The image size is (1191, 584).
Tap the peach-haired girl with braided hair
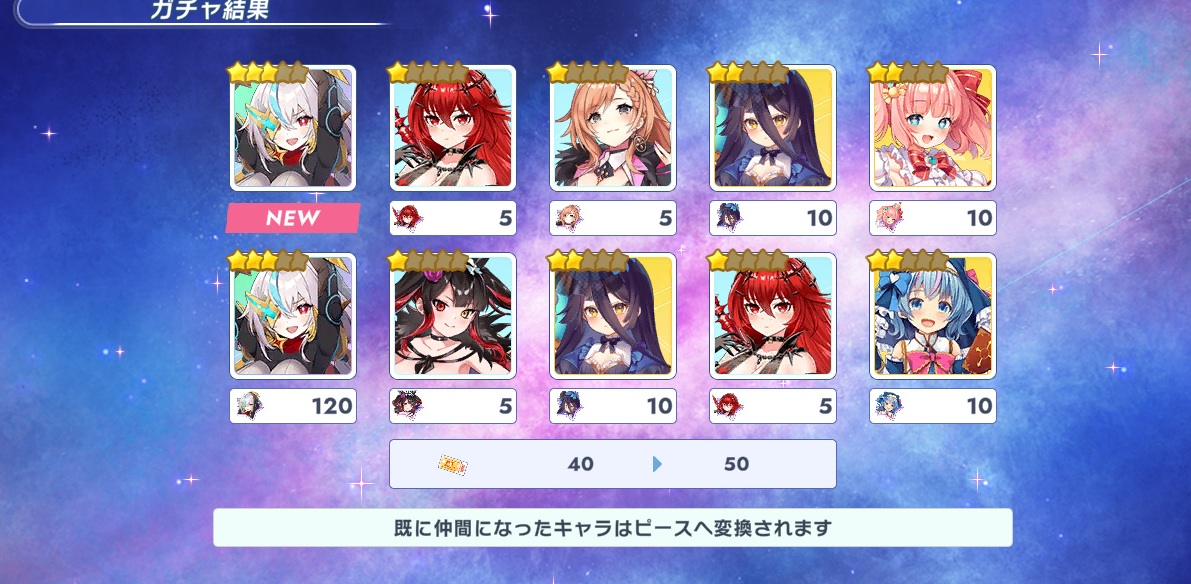612,128
